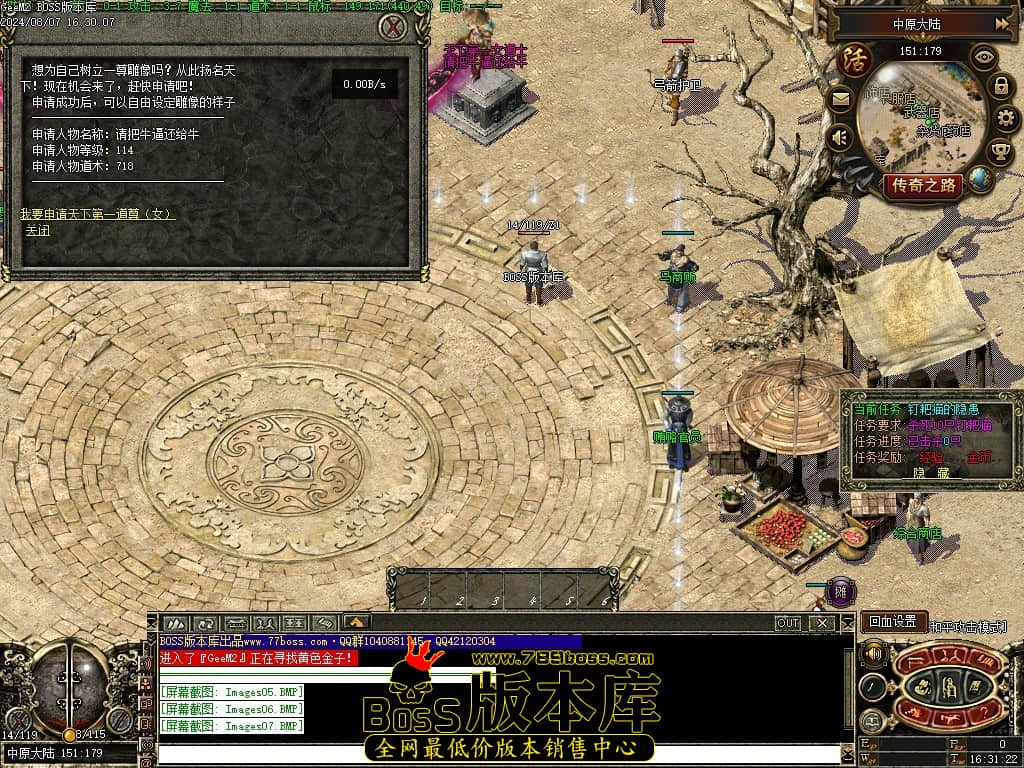The image size is (1024, 768).
Task: Open the trophy ranking icon
Action: click(x=1000, y=151)
